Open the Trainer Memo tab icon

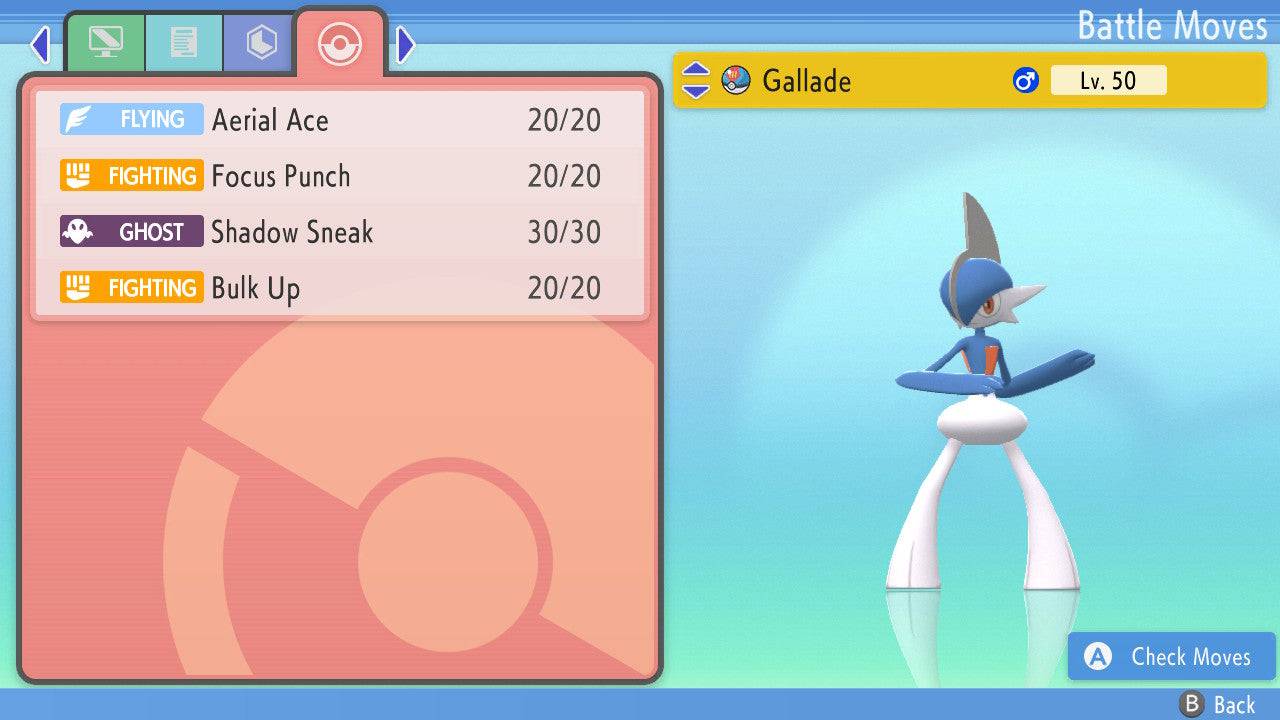(184, 42)
